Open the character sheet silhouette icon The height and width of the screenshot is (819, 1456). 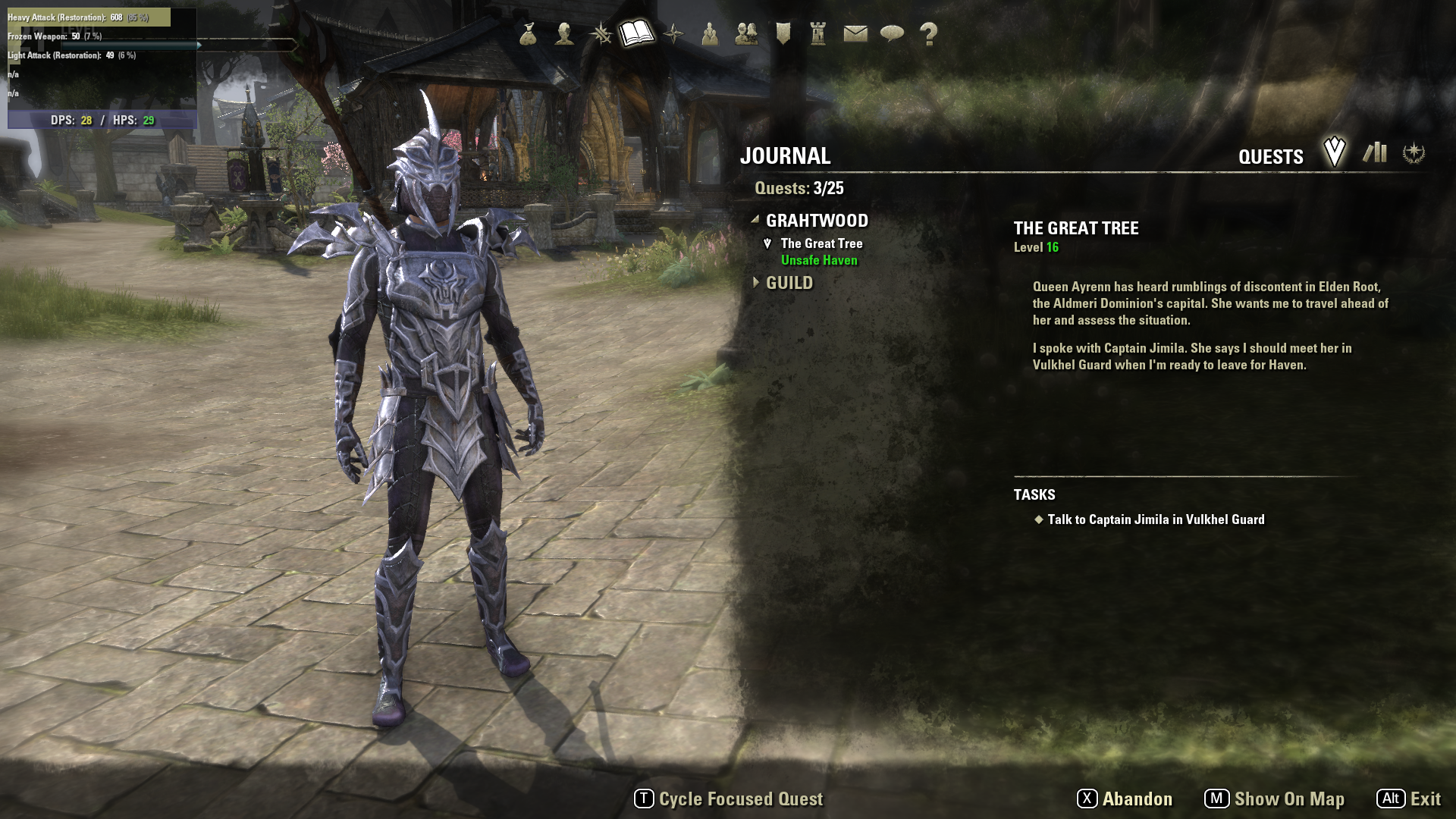pos(564,33)
